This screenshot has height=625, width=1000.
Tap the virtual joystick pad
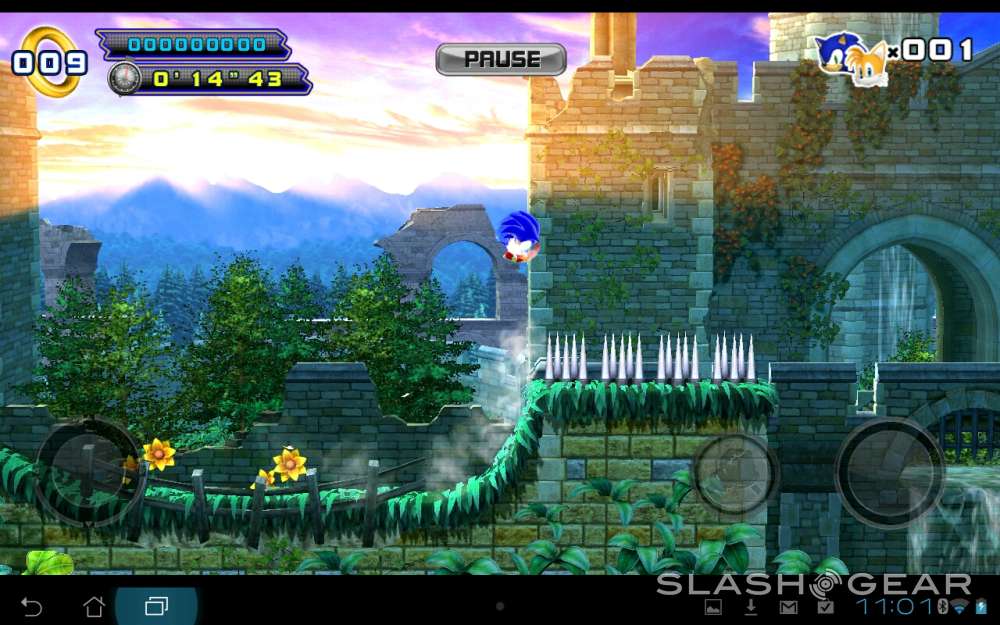tap(88, 471)
